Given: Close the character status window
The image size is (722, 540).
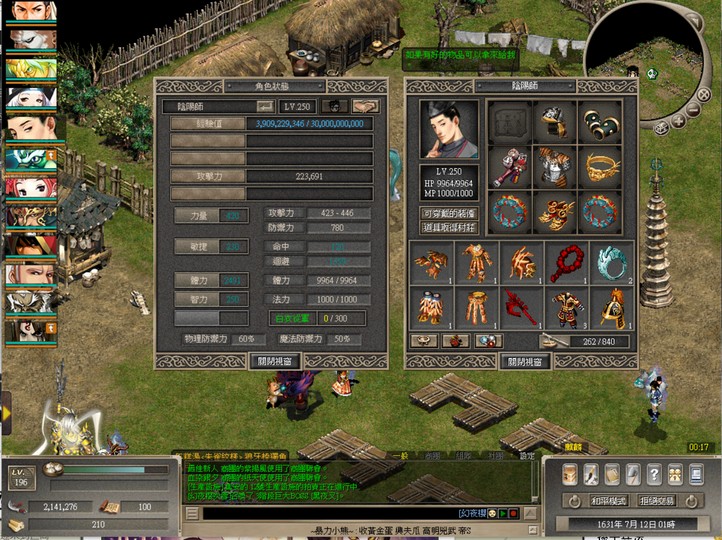Looking at the screenshot, I should [x=274, y=361].
